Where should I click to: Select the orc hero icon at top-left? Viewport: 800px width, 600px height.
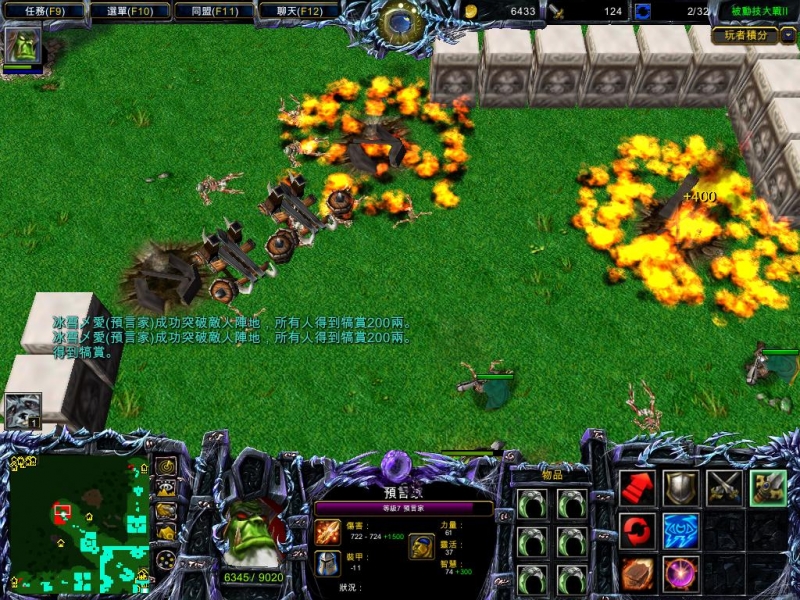[21, 46]
